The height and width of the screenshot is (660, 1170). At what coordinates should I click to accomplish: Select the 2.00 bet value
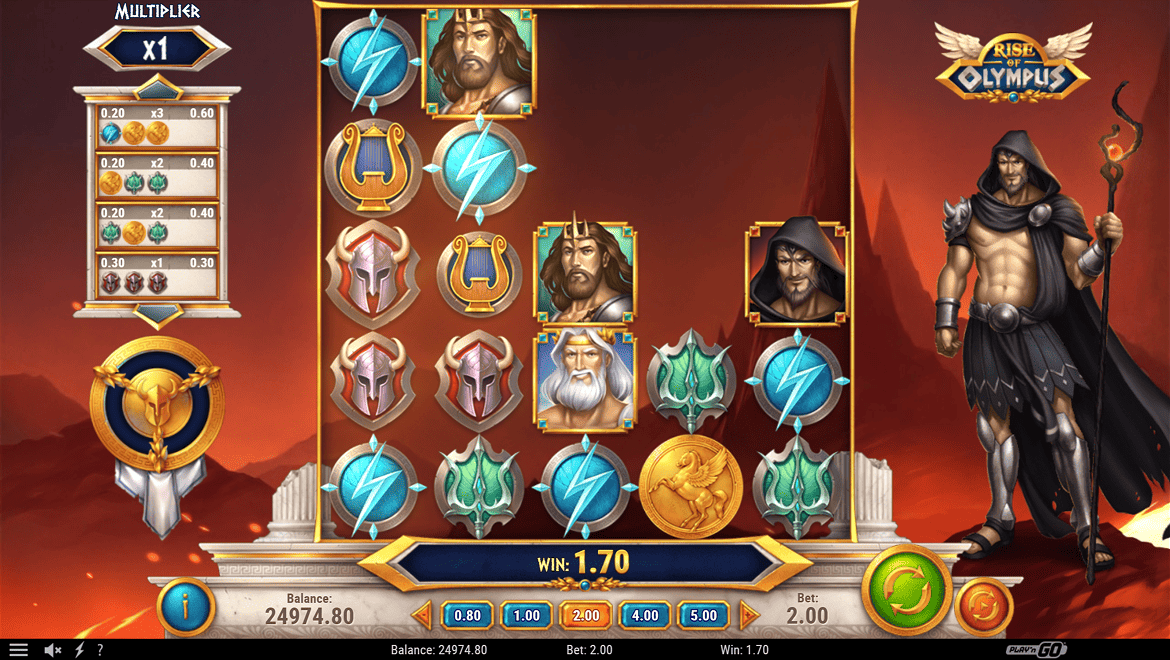pos(586,615)
